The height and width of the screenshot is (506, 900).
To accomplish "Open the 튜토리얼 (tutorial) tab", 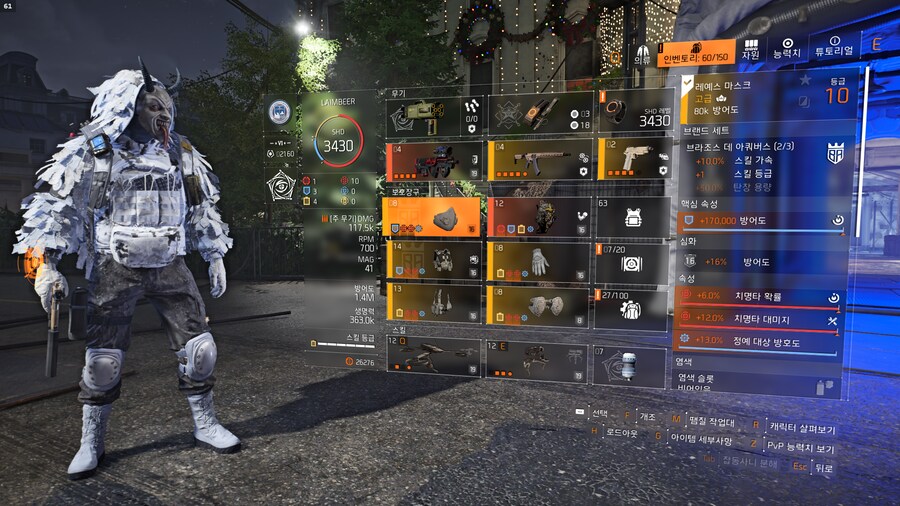I will (x=834, y=50).
